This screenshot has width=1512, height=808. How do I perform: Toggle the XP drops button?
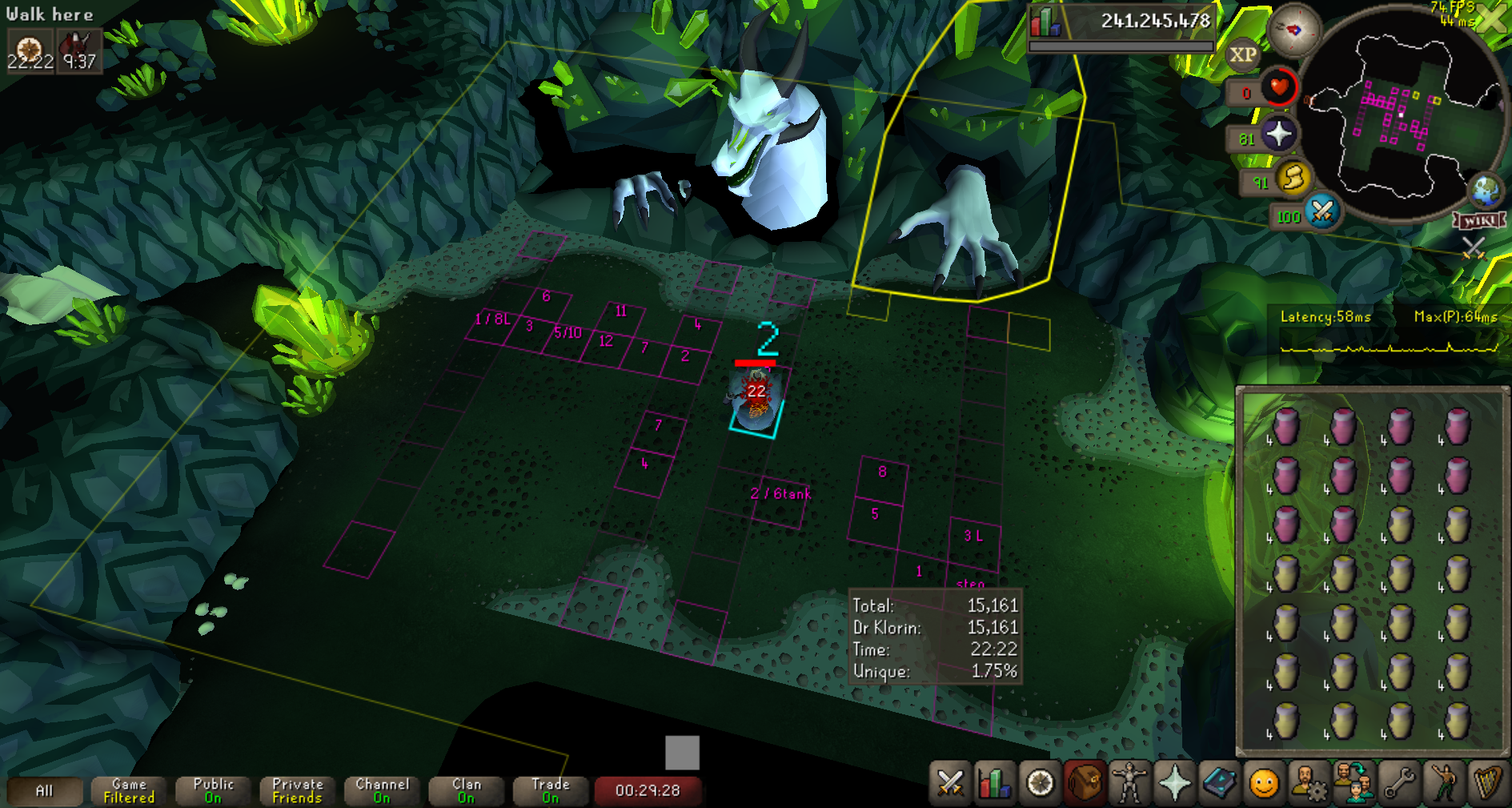click(x=1242, y=55)
